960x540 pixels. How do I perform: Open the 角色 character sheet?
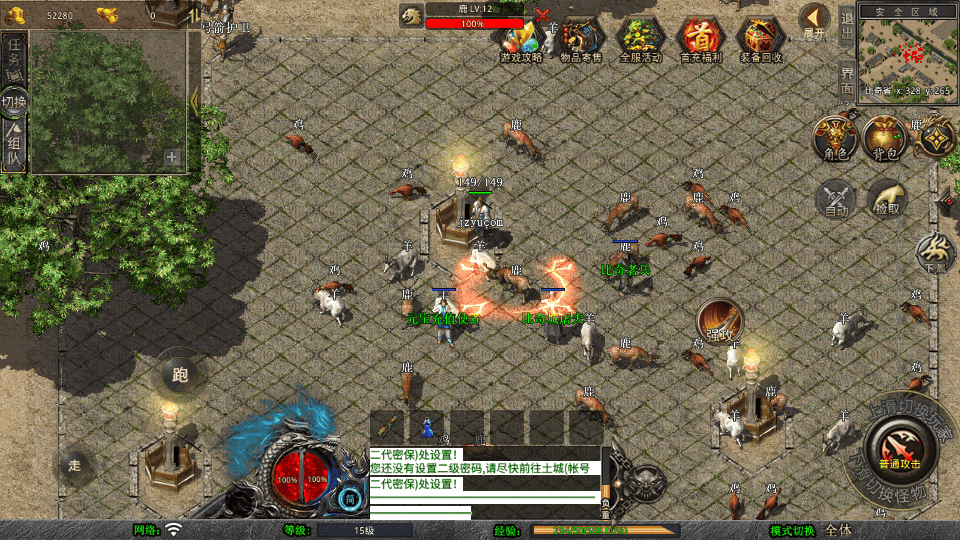coord(834,138)
